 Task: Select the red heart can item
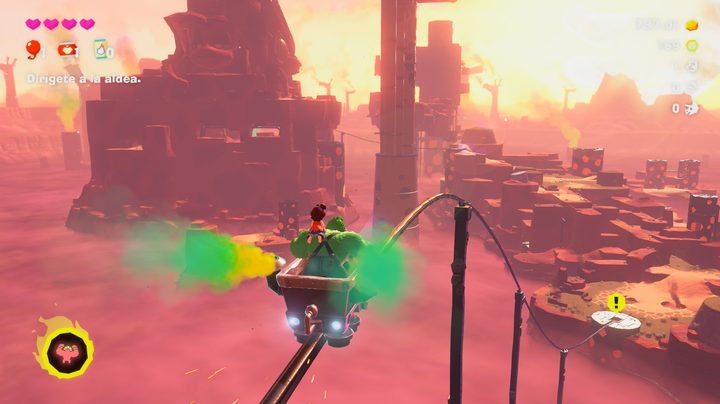(67, 49)
